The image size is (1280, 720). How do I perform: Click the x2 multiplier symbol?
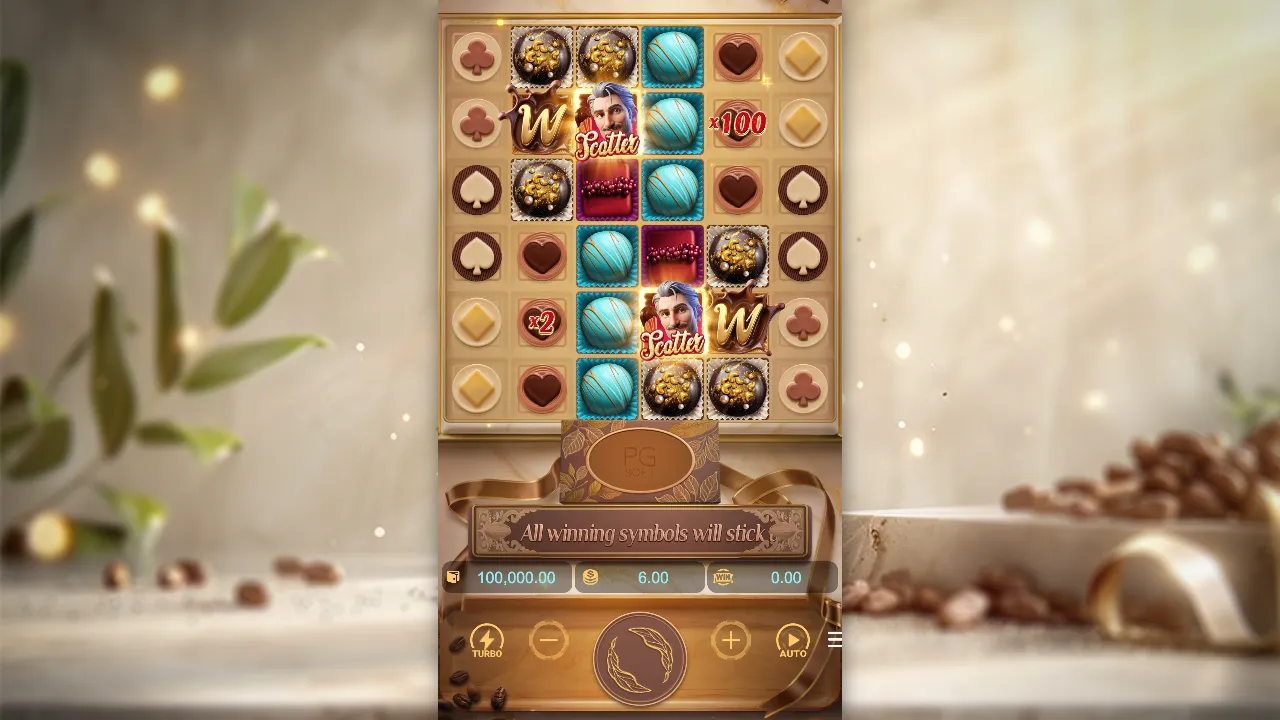pyautogui.click(x=542, y=322)
